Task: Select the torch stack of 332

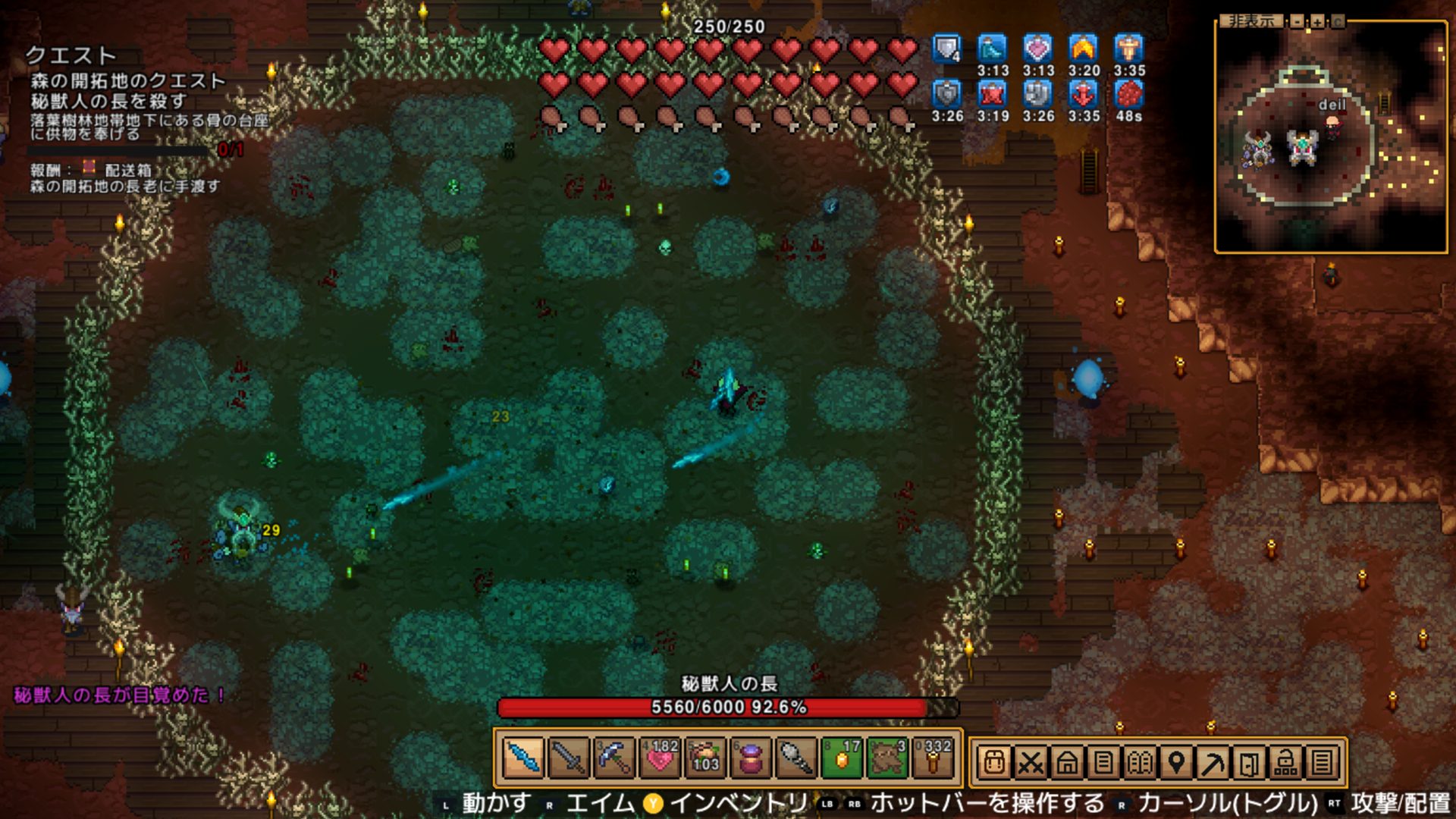Action: 933,758
